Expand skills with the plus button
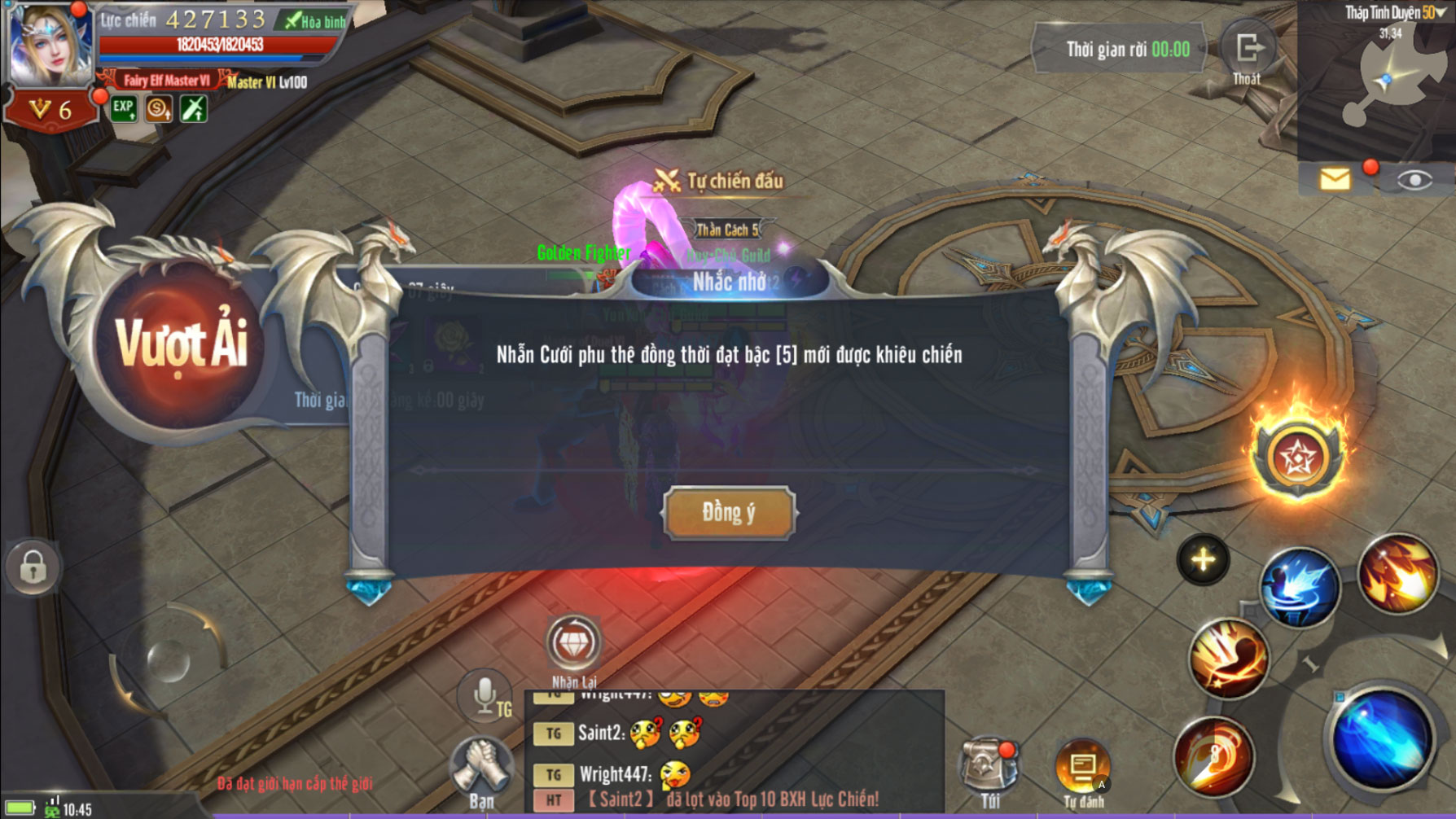This screenshot has width=1456, height=819. [x=1203, y=560]
